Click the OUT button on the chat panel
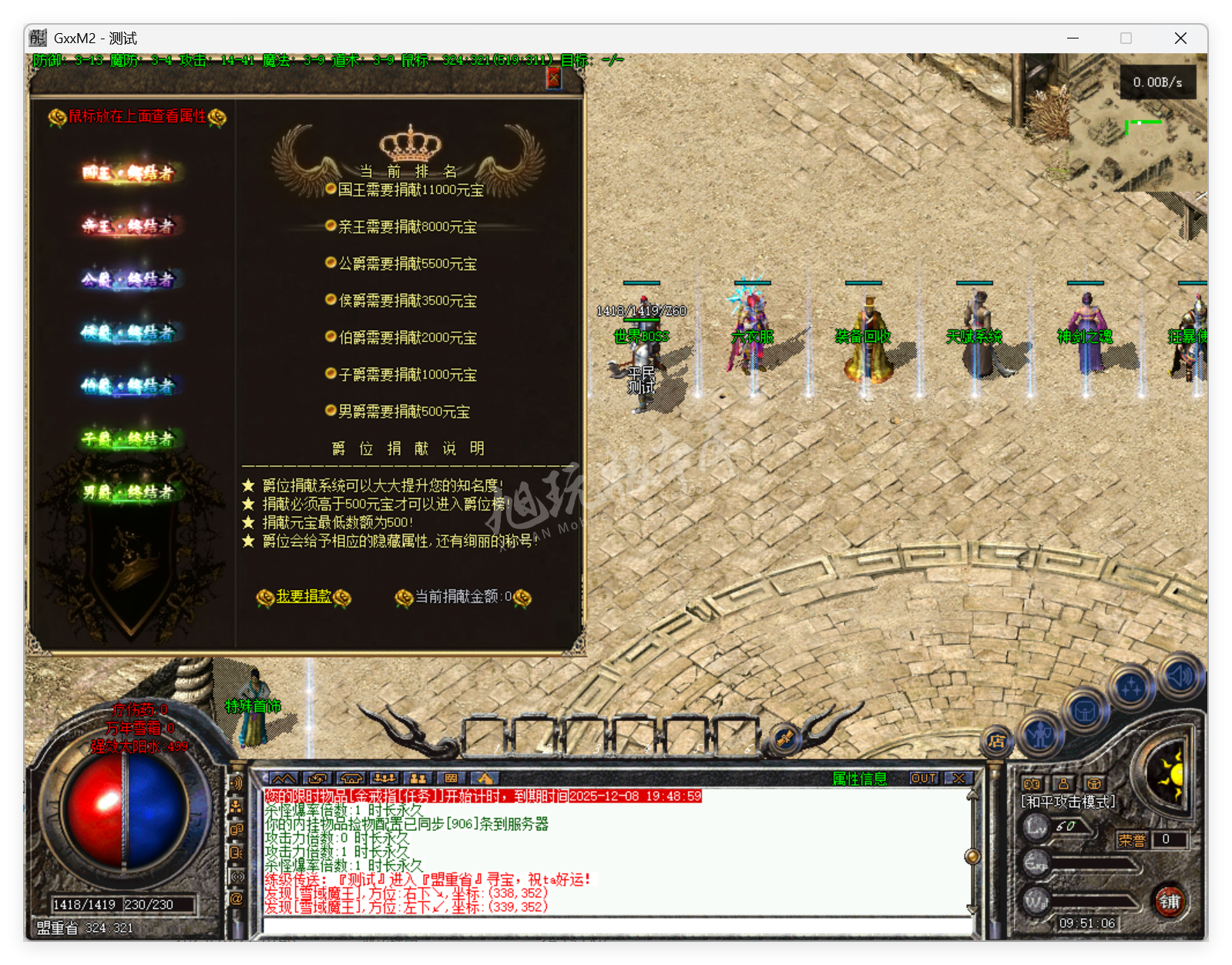This screenshot has height=965, width=1232. 924,779
